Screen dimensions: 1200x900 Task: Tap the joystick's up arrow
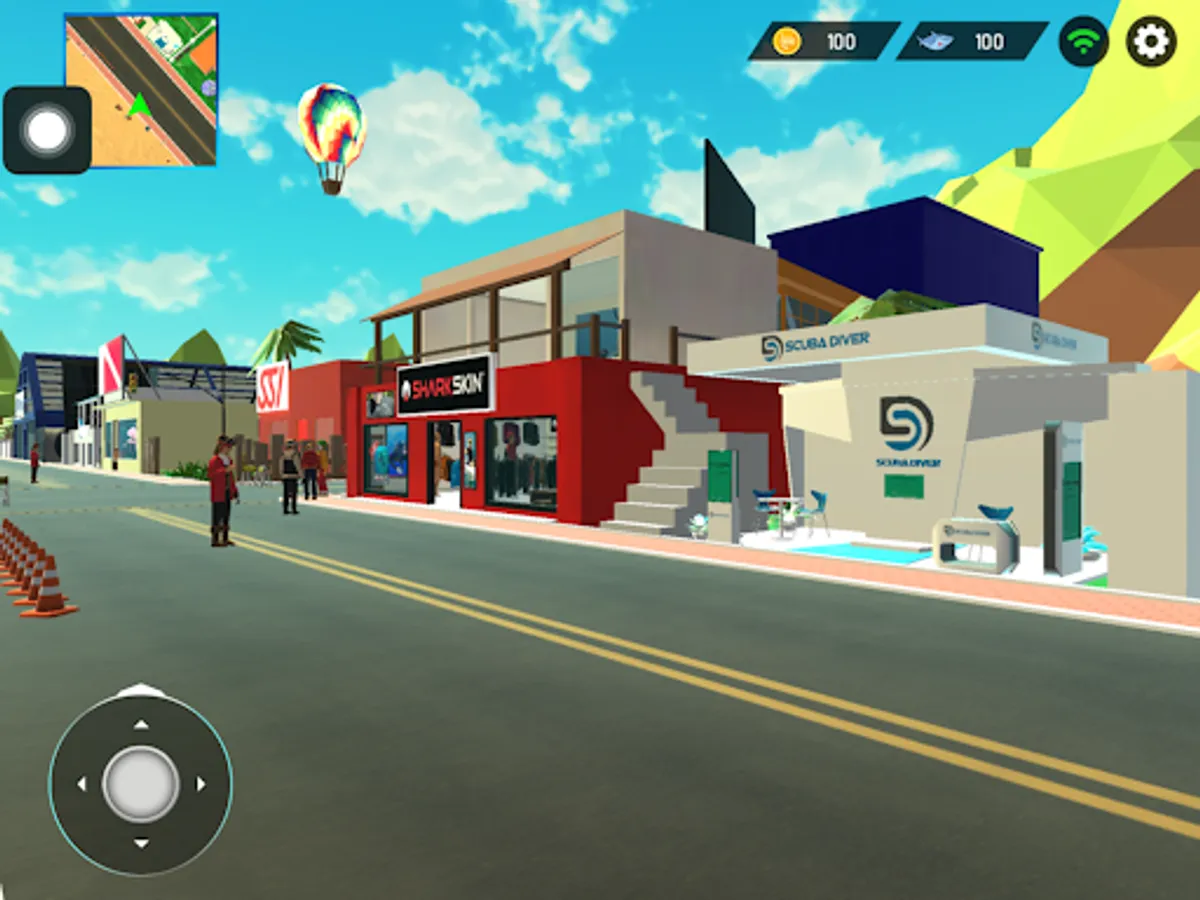point(141,724)
